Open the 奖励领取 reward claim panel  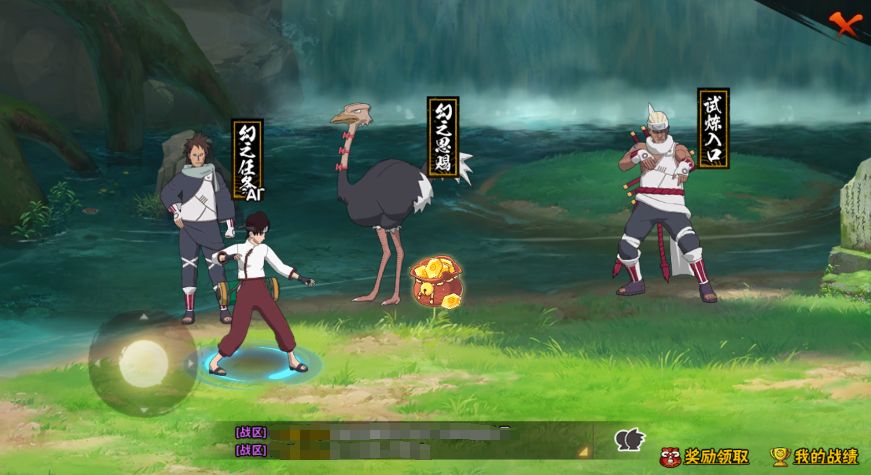pos(706,457)
